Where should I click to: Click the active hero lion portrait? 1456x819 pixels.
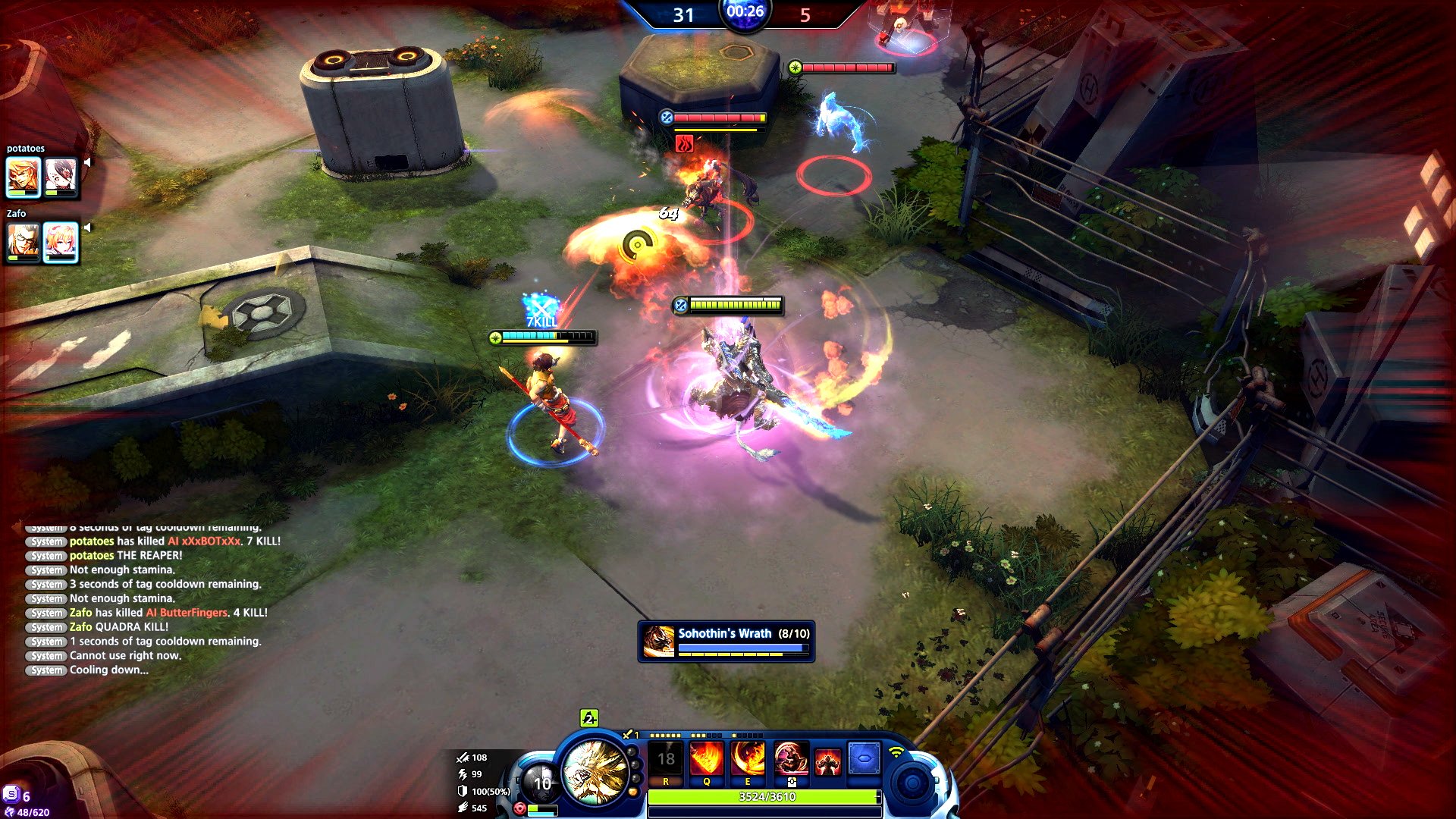point(596,771)
